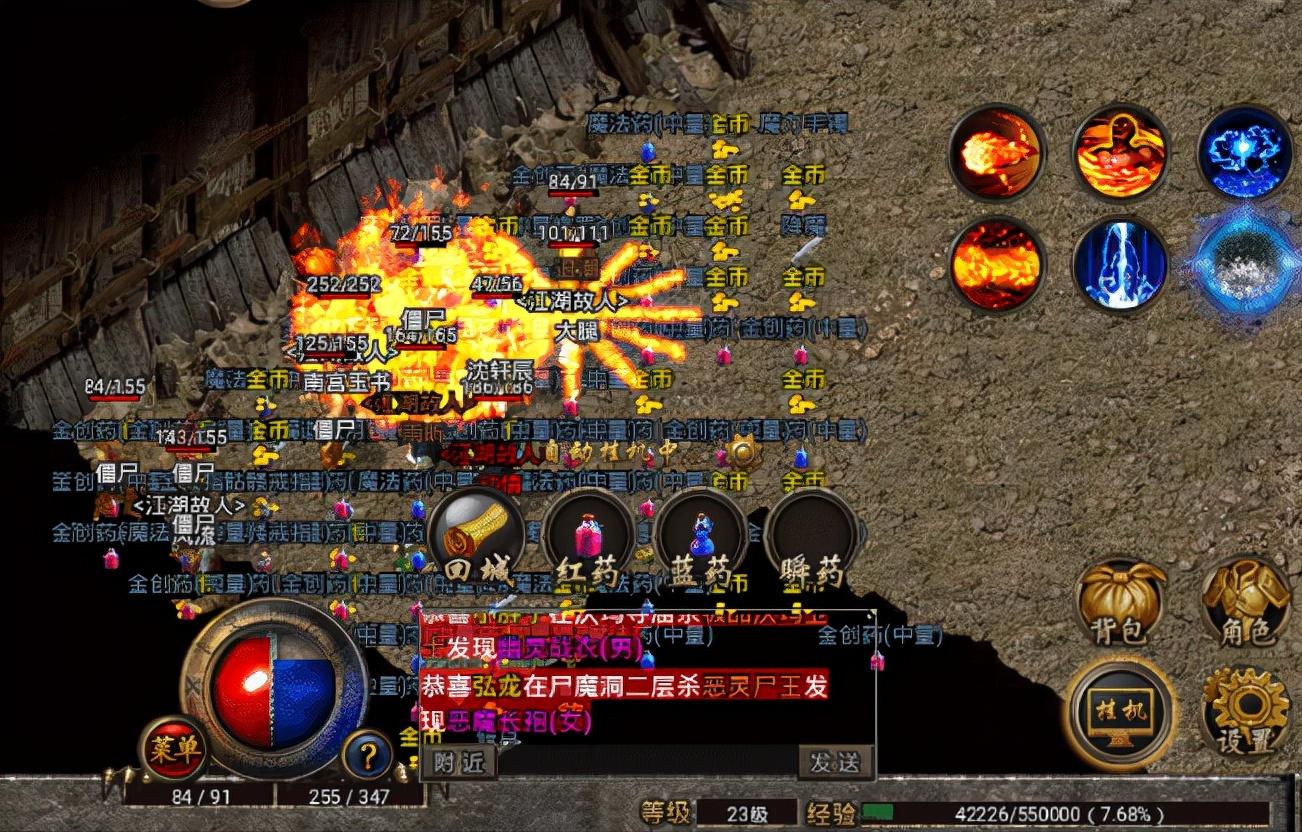Switch the 附近 nearby chat channel
Image resolution: width=1302 pixels, height=832 pixels.
point(459,762)
